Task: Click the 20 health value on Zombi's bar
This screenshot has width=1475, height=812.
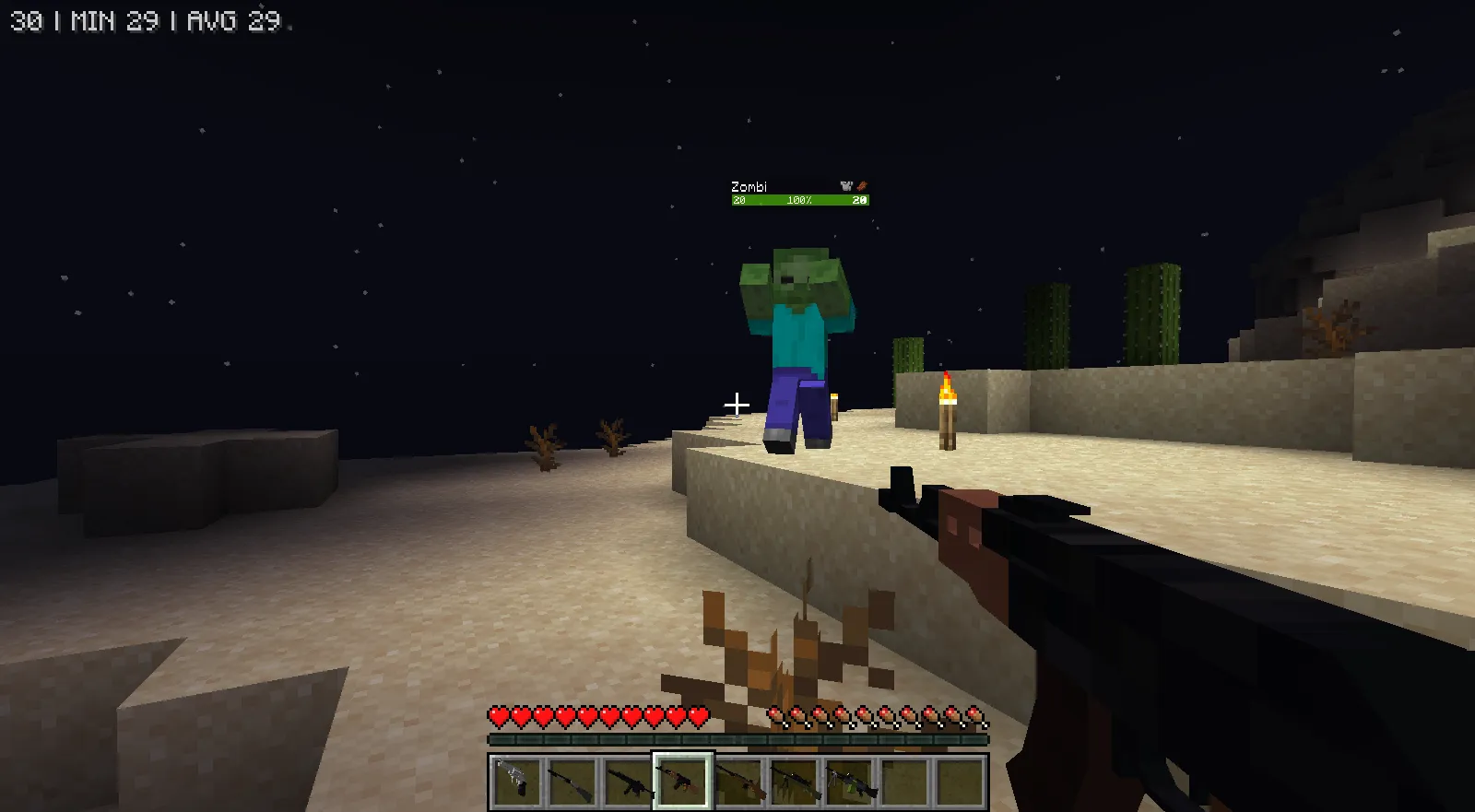Action: click(x=739, y=199)
